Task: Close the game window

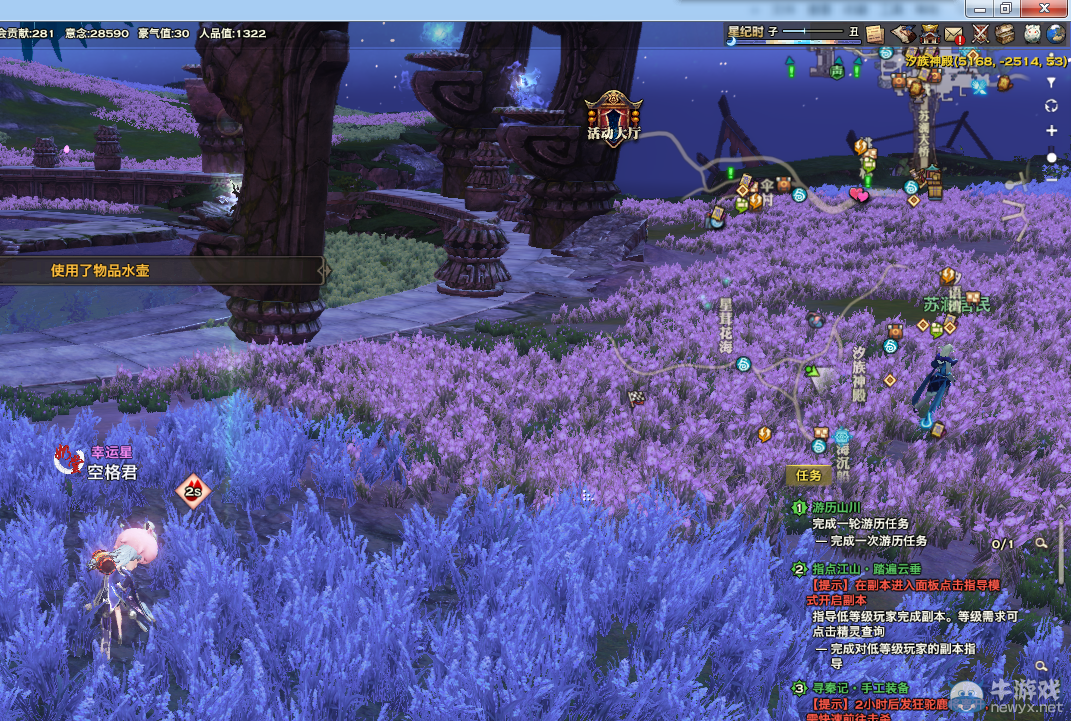Action: 1045,8
